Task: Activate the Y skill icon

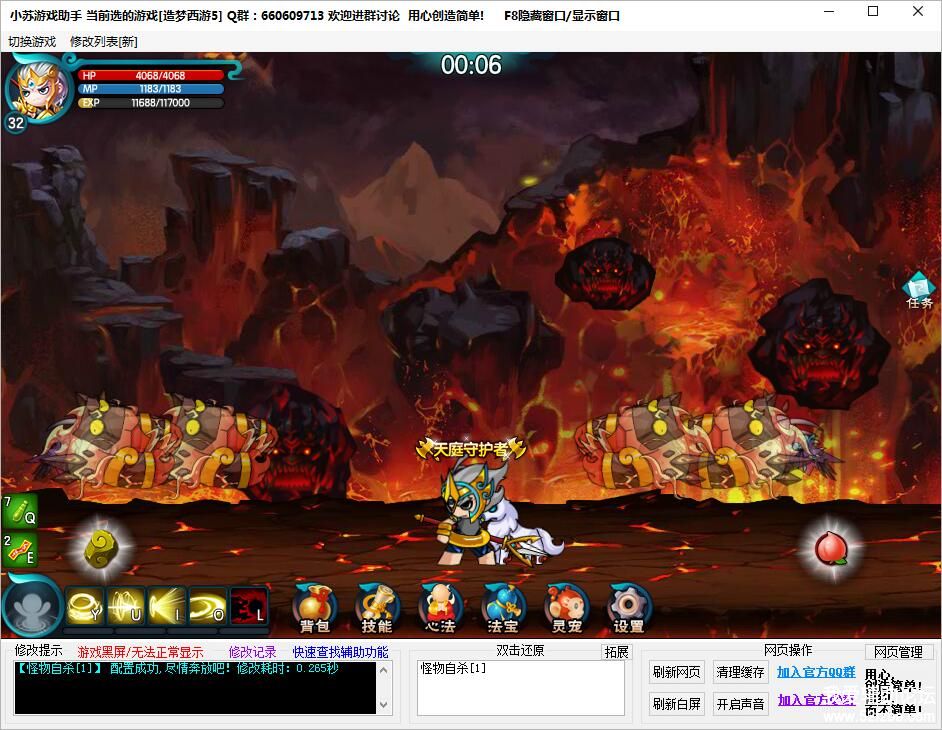Action: pos(86,606)
